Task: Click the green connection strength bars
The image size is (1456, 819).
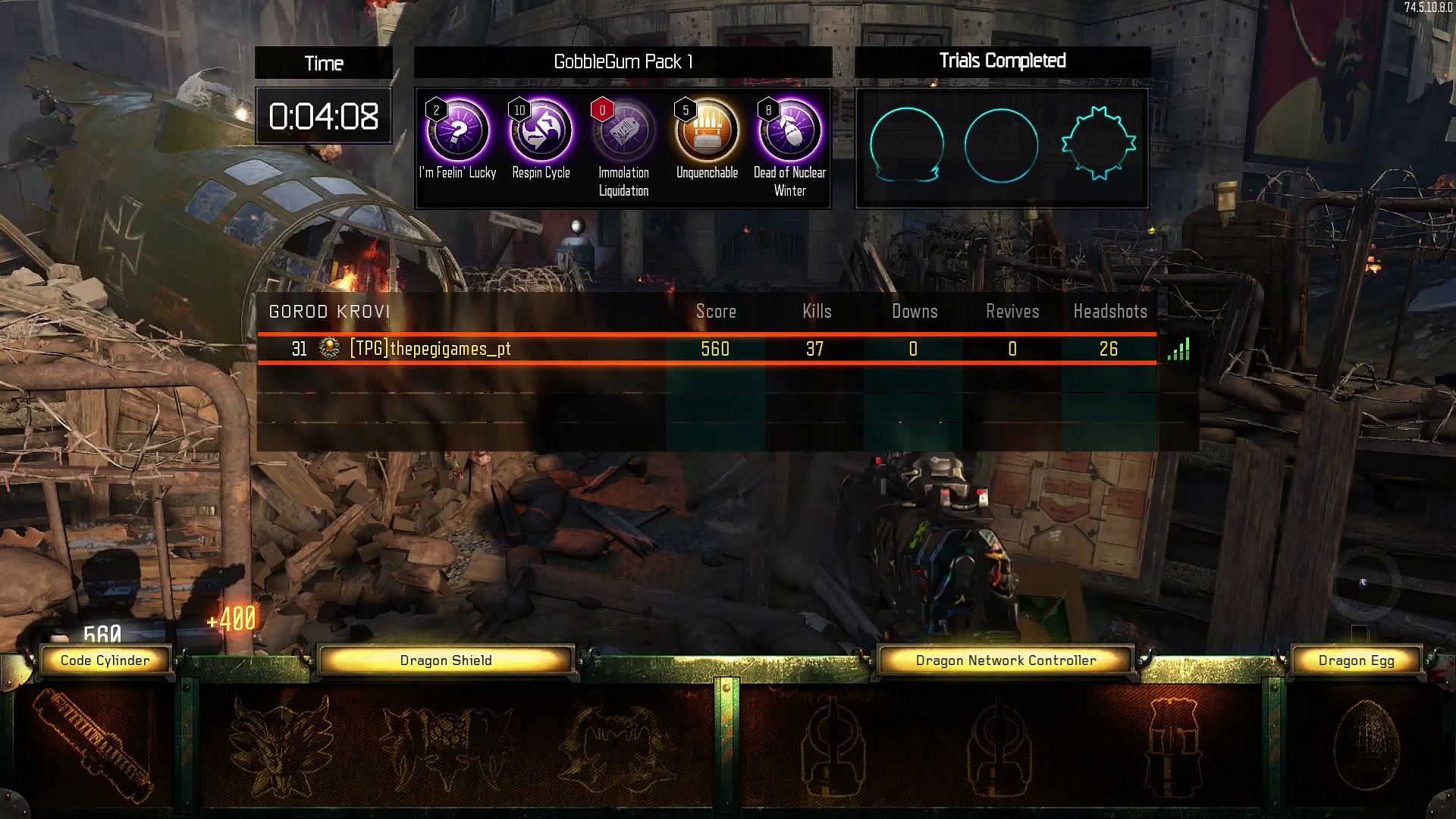Action: (1178, 350)
